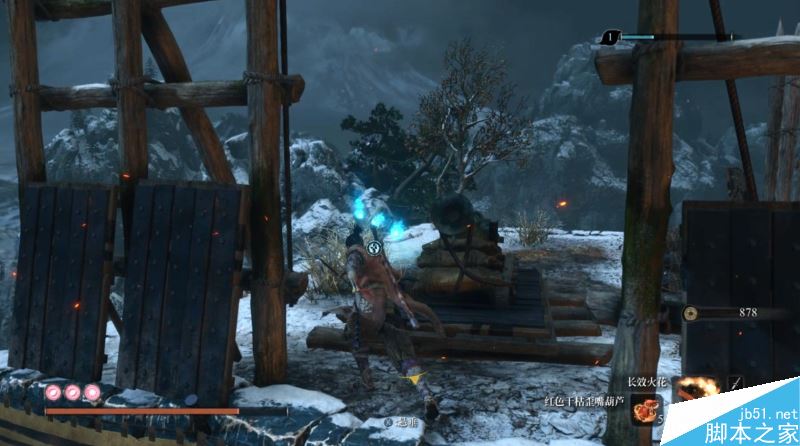The height and width of the screenshot is (446, 800).
Task: Click the small blade icon beside the flame
Action: click(x=737, y=384)
